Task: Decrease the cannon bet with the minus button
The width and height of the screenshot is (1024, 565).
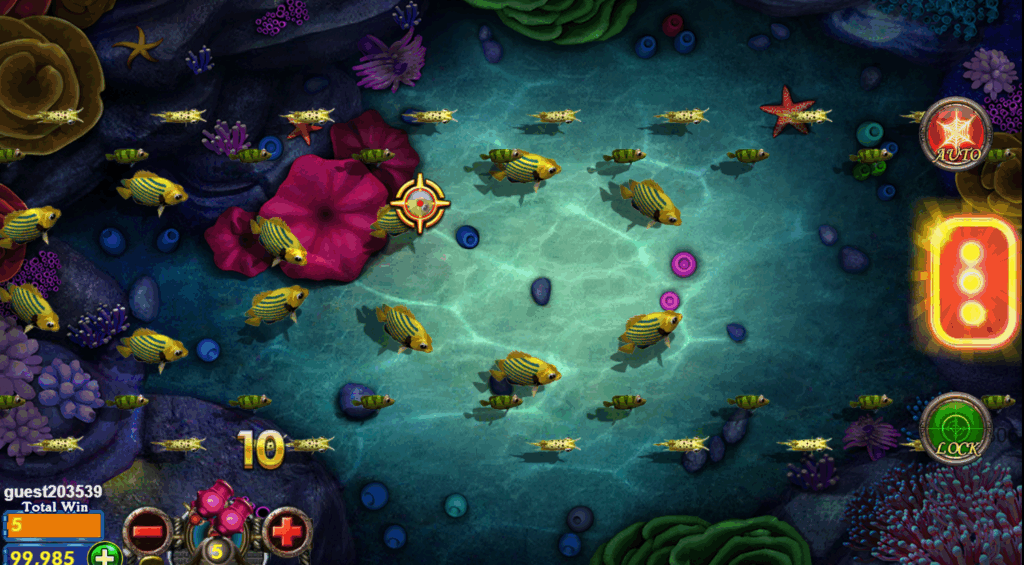Action: click(147, 532)
